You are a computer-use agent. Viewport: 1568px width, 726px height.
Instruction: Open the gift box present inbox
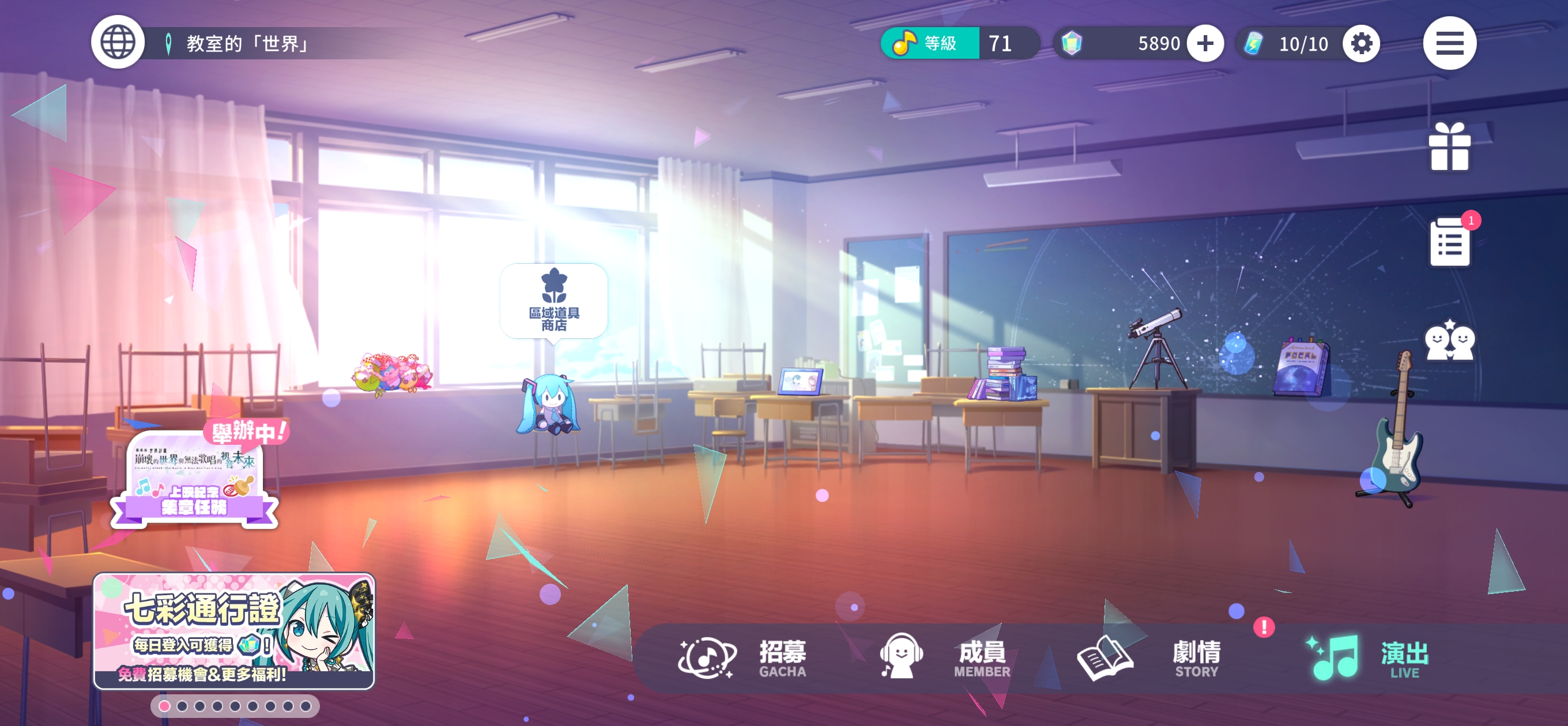tap(1449, 147)
